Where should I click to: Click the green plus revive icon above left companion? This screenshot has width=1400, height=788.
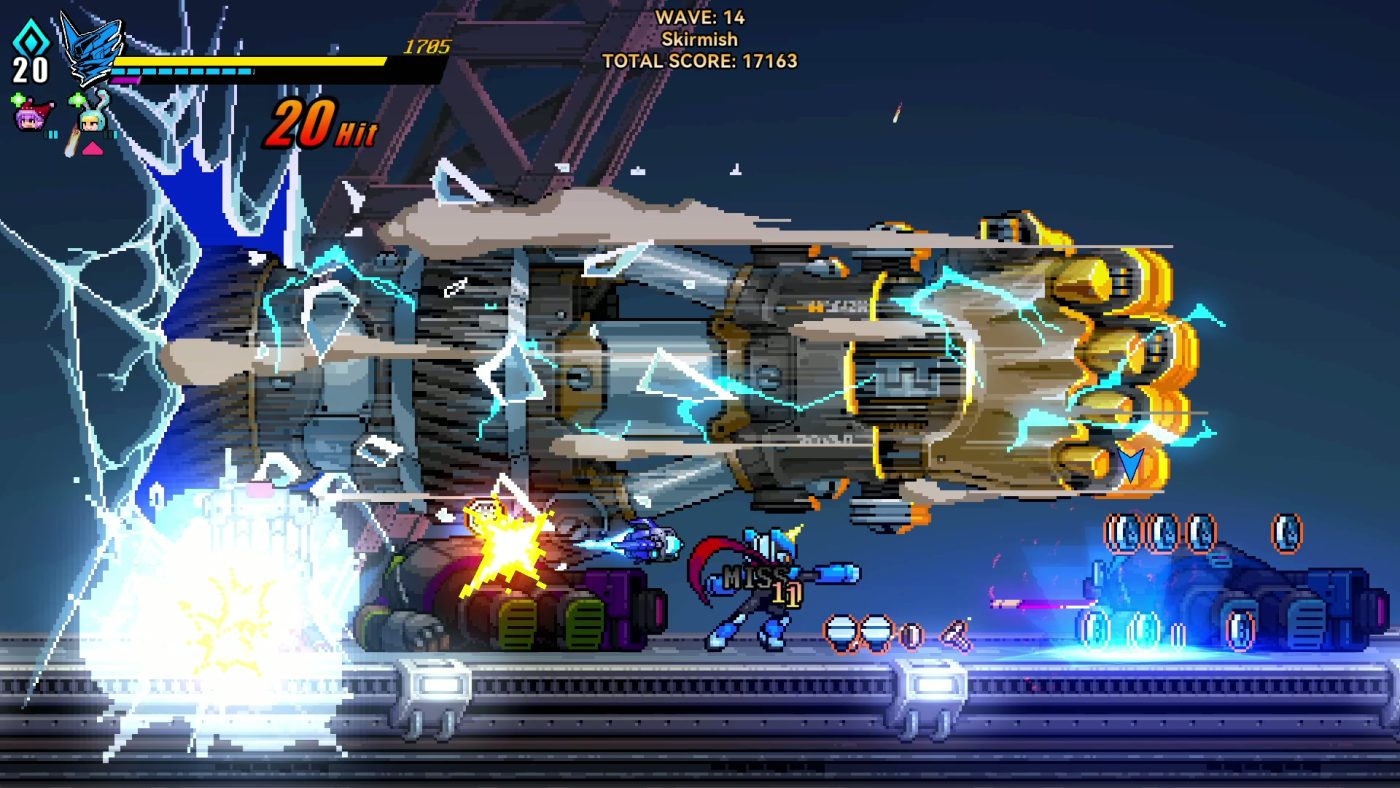(18, 99)
